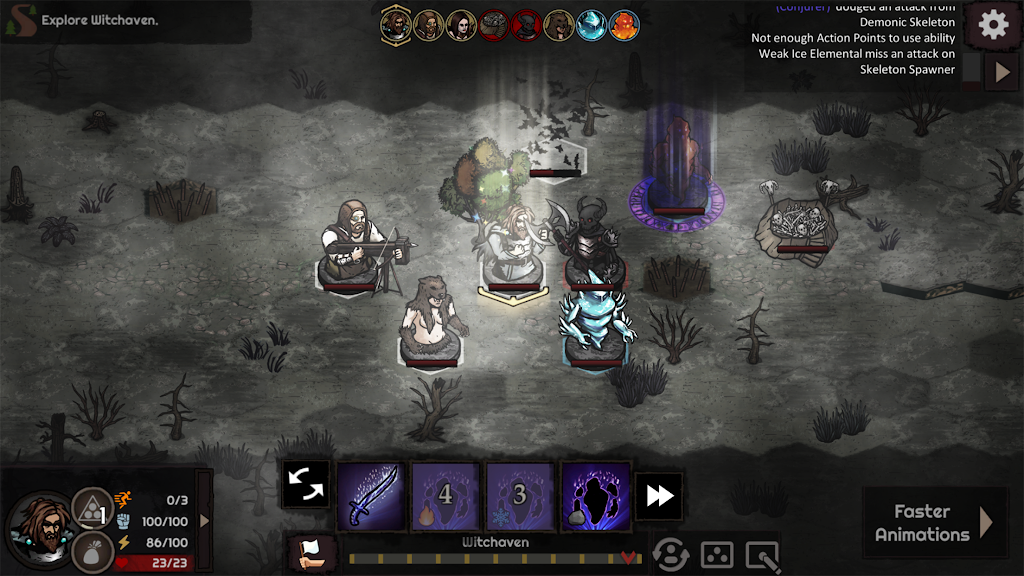Select the ice elemental turn-order portrait
Viewport: 1024px width, 576px height.
590,25
